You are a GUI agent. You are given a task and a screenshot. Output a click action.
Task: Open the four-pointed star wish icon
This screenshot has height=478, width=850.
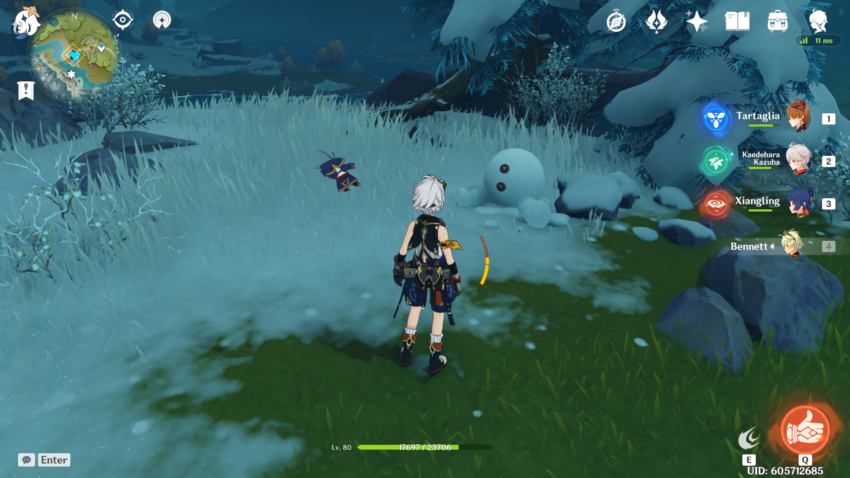(697, 21)
